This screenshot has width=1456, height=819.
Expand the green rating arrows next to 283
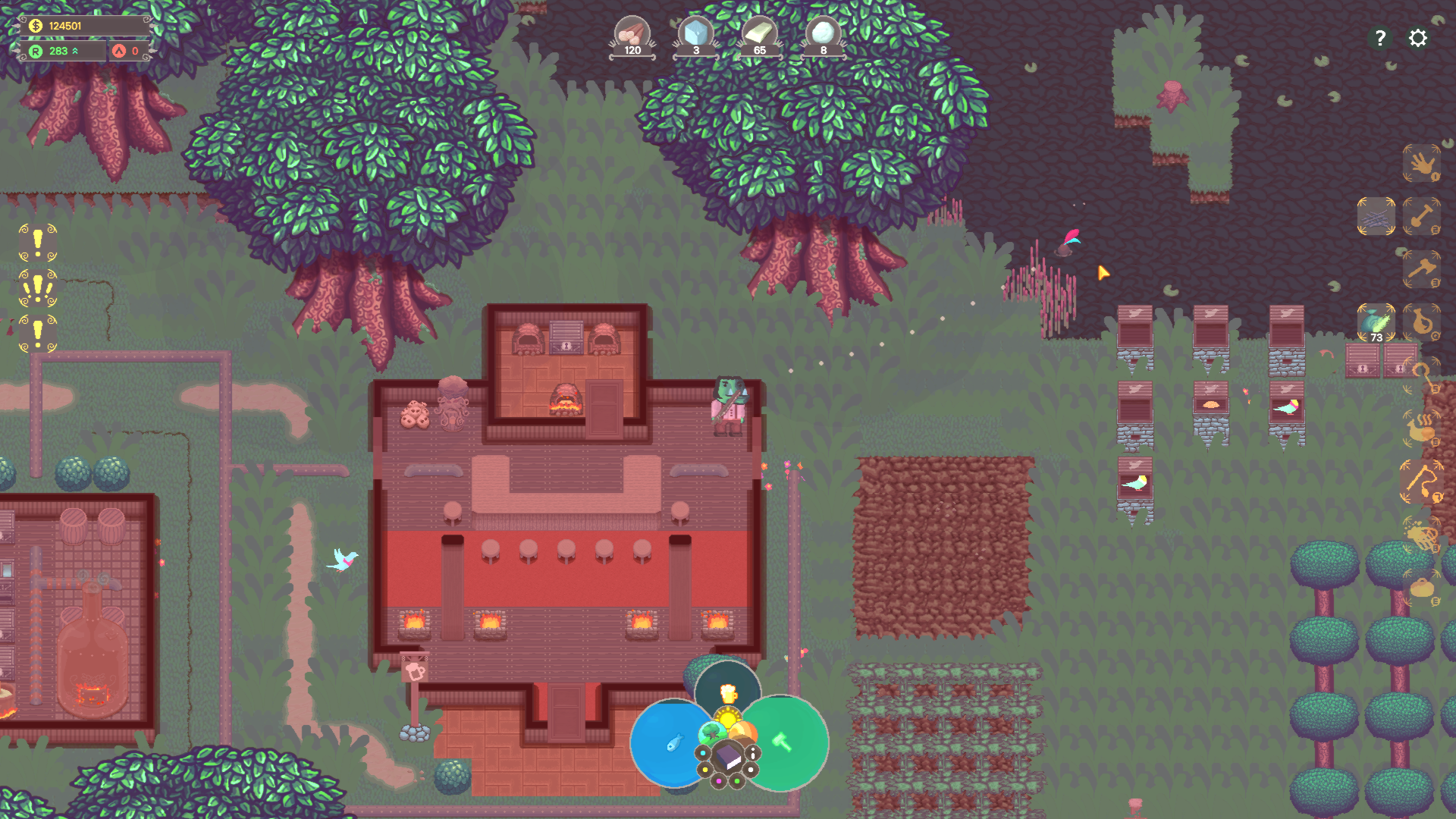[76, 52]
